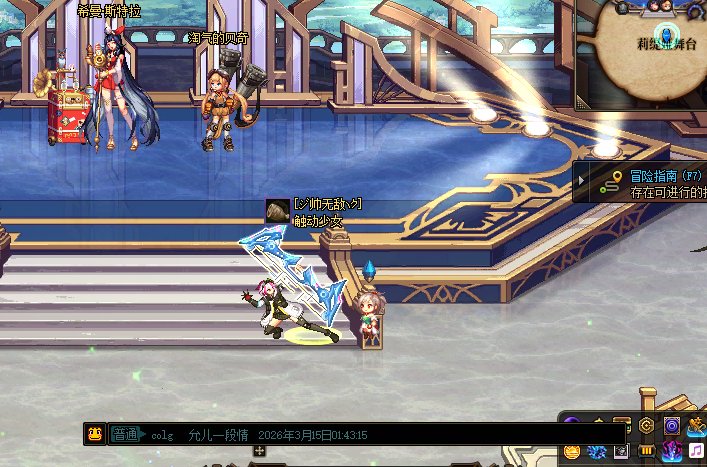Click the blue crystal cluster icon

point(597,453)
